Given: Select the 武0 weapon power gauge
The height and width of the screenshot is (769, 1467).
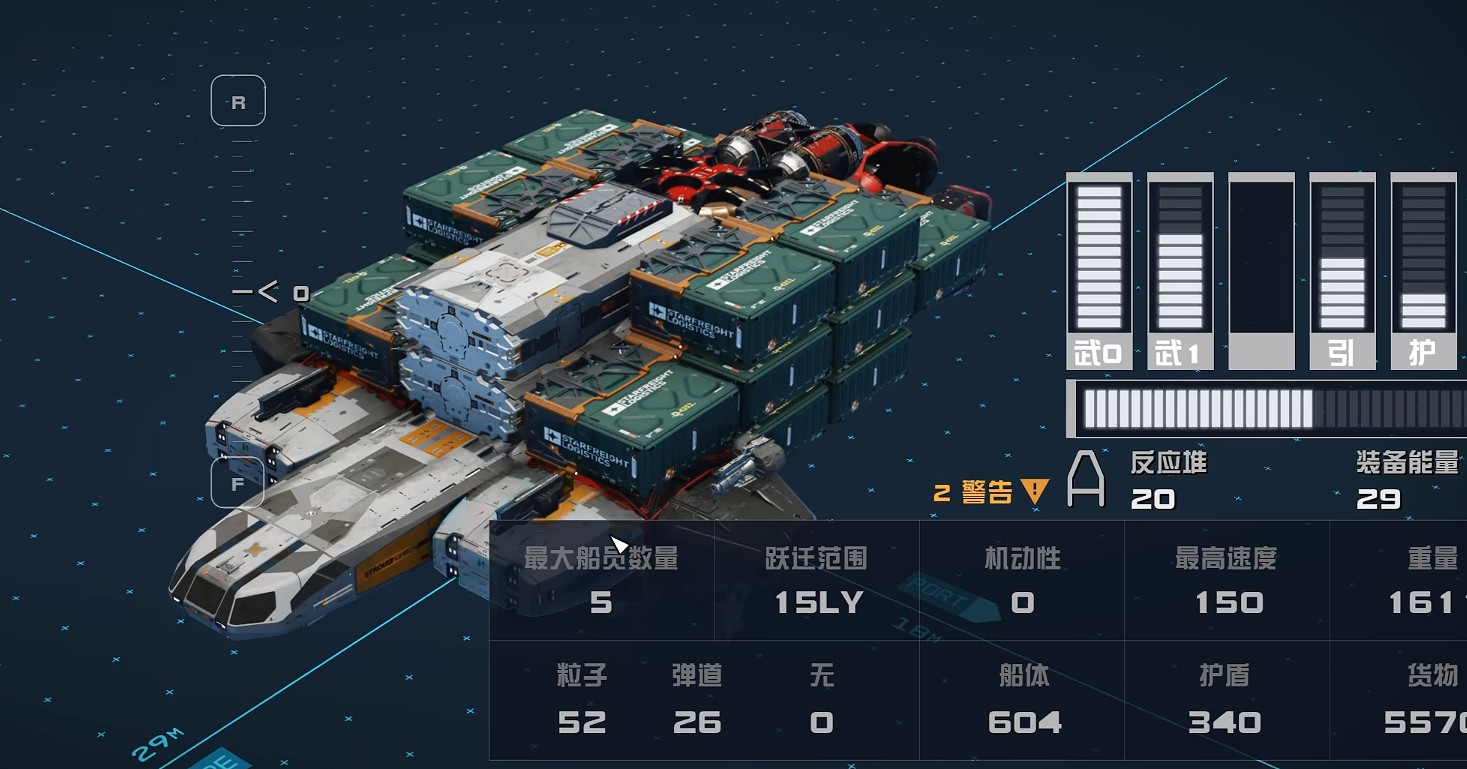Looking at the screenshot, I should coord(1099,265).
